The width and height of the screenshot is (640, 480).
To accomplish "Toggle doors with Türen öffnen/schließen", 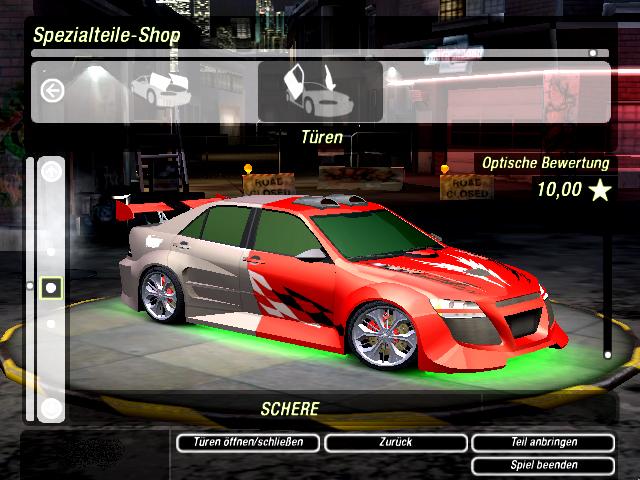I will point(248,442).
